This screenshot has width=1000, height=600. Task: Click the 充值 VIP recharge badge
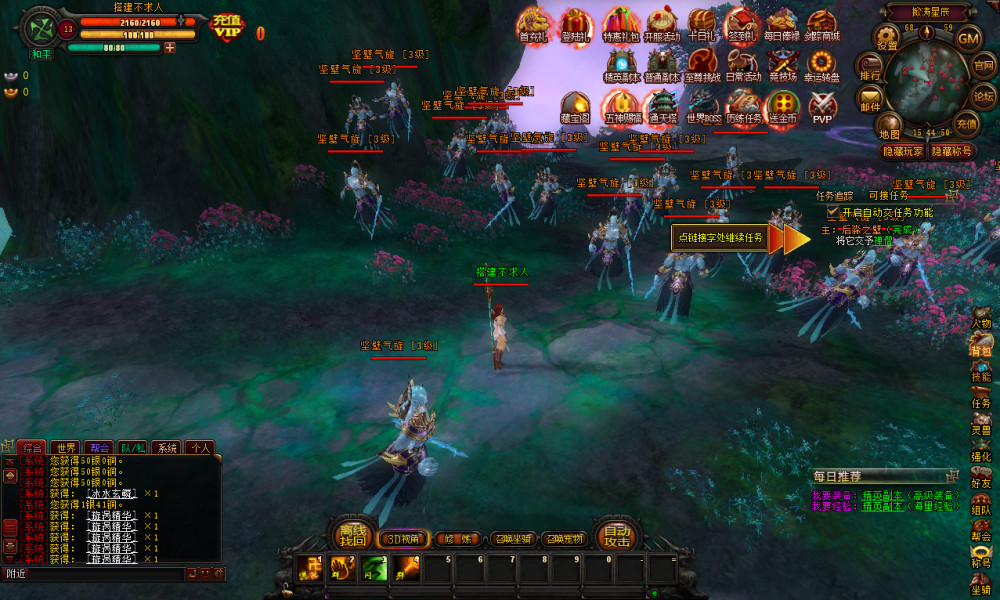pyautogui.click(x=227, y=27)
